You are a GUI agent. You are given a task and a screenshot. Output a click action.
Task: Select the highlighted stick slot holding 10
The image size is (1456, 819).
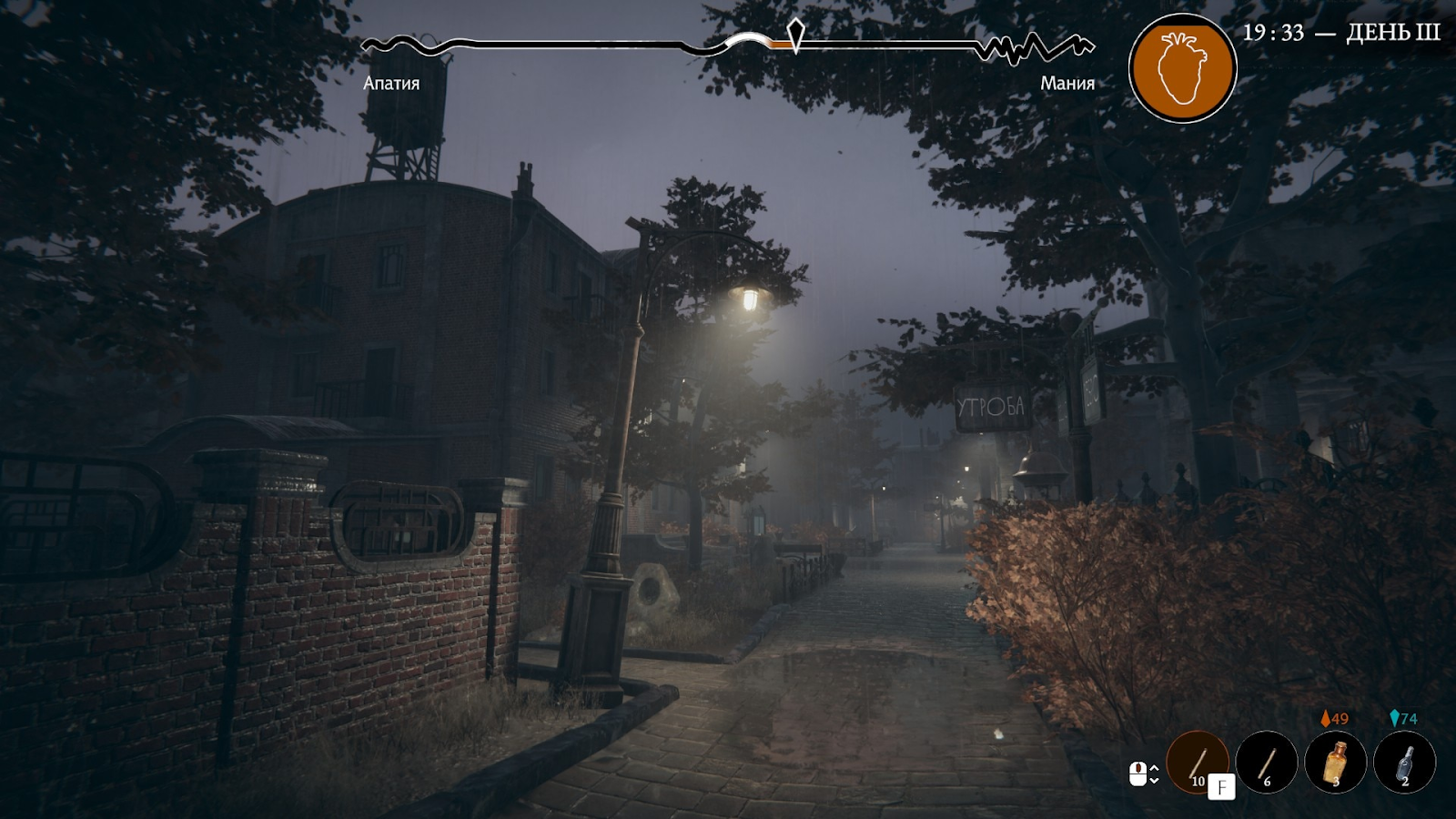coord(1198,762)
